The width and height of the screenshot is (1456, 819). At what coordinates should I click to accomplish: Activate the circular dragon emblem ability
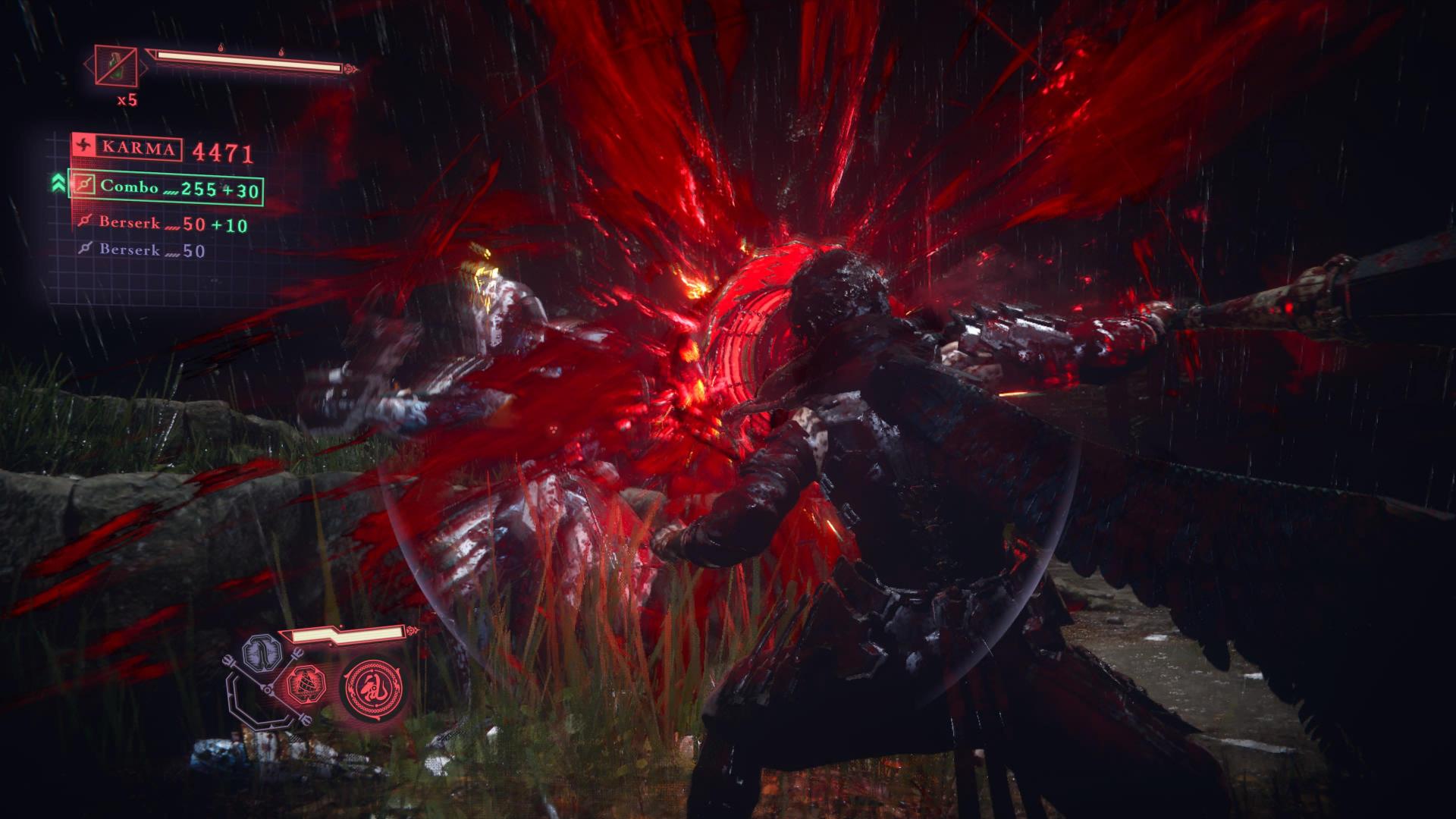[371, 688]
